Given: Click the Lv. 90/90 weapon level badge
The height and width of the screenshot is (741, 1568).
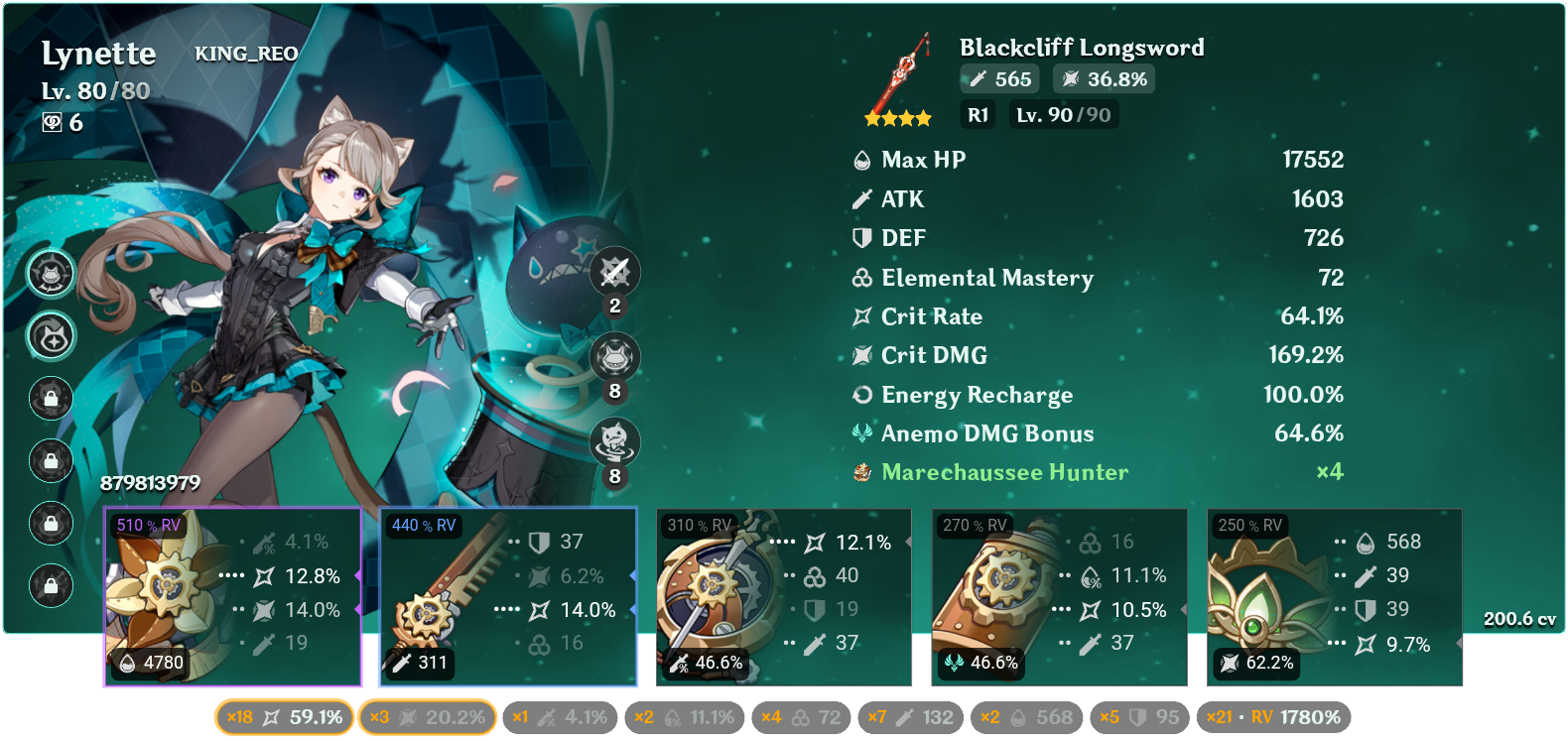Looking at the screenshot, I should click(1063, 114).
